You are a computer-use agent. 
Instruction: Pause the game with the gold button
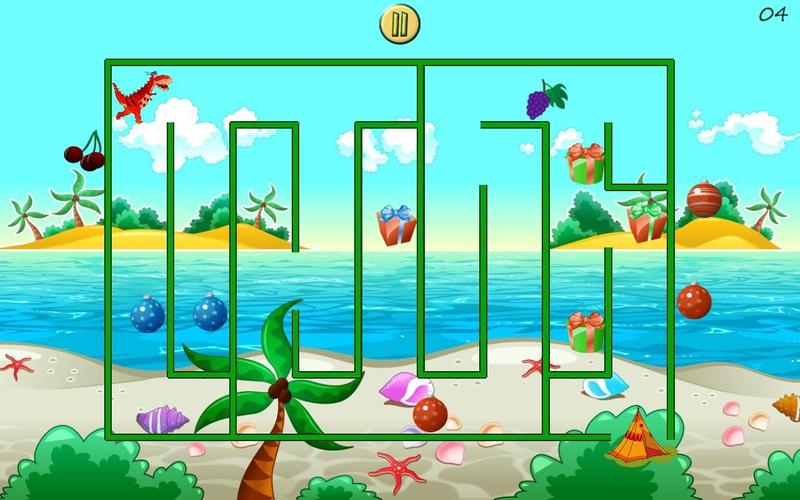(399, 24)
